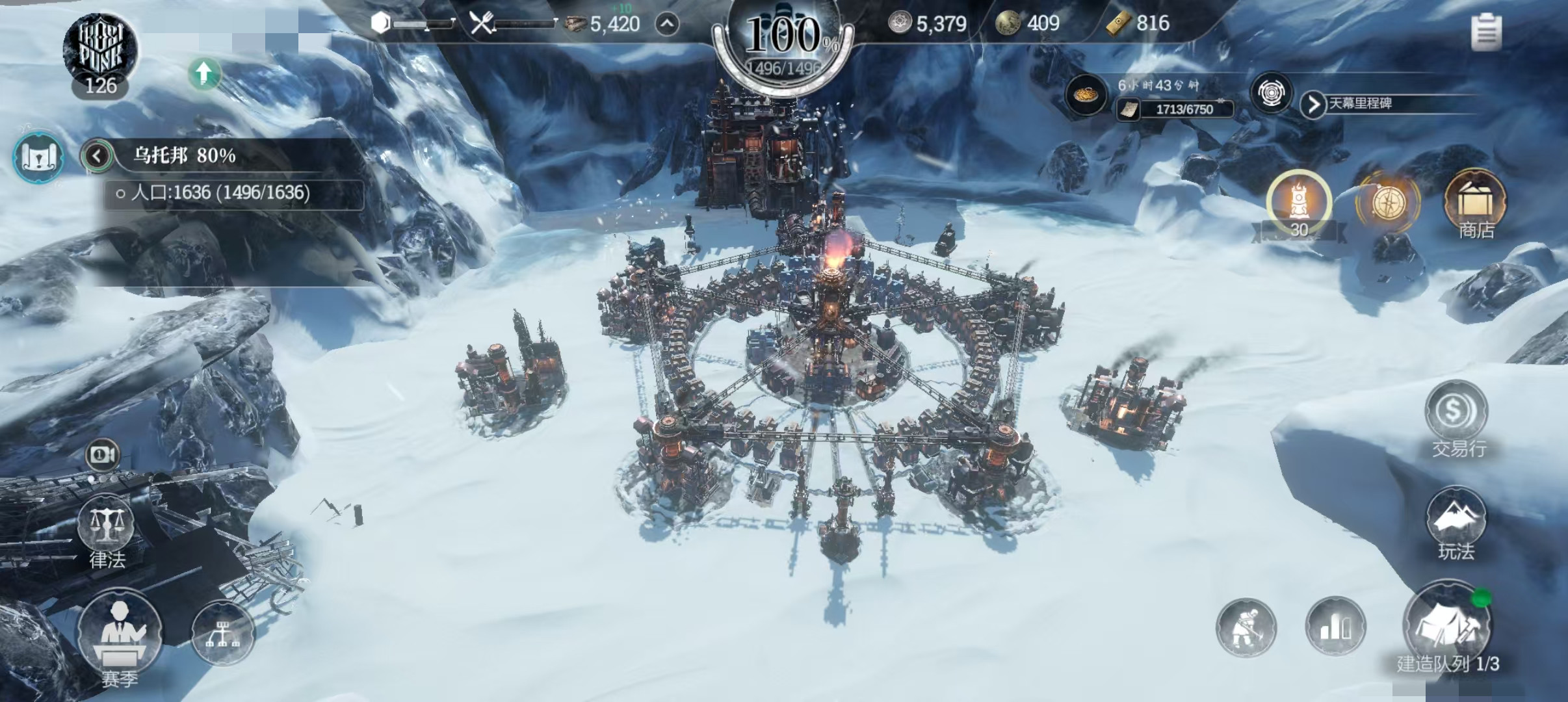The image size is (1568, 702).
Task: Toggle the camera view button
Action: tap(103, 454)
